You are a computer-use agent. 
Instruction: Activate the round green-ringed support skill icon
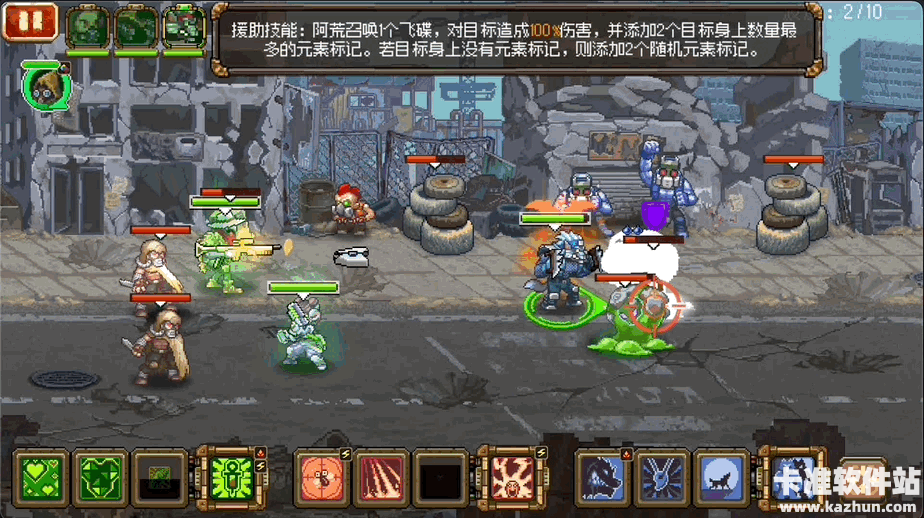point(43,86)
